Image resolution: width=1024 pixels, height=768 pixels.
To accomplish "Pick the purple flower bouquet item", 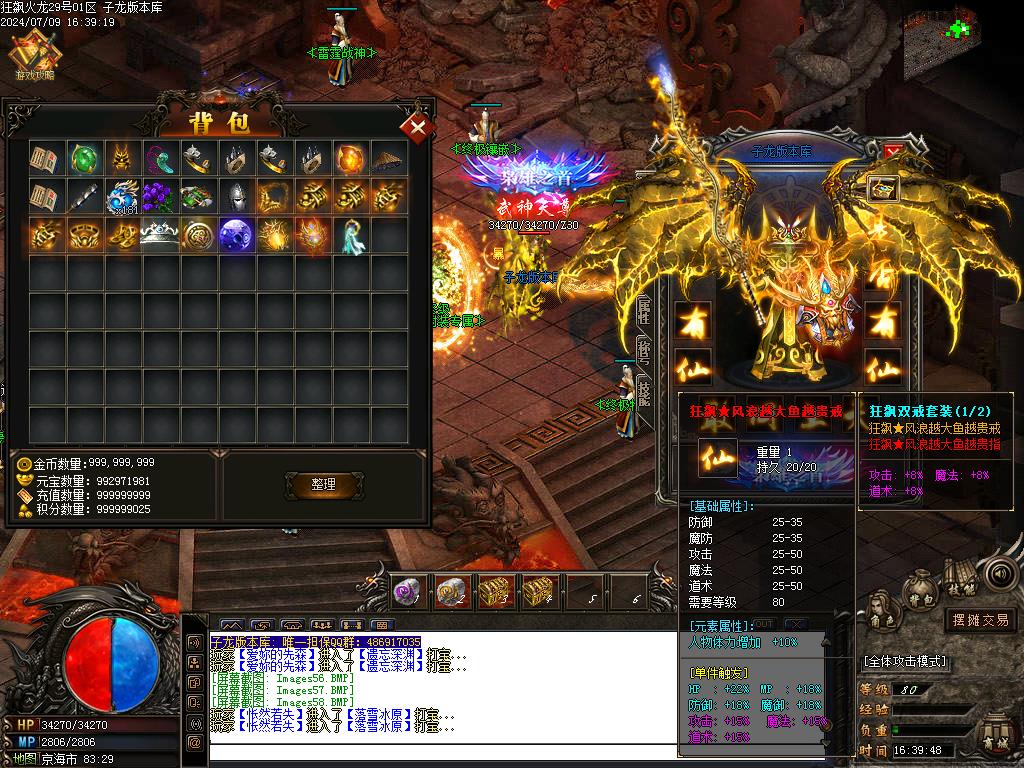I will pyautogui.click(x=159, y=196).
